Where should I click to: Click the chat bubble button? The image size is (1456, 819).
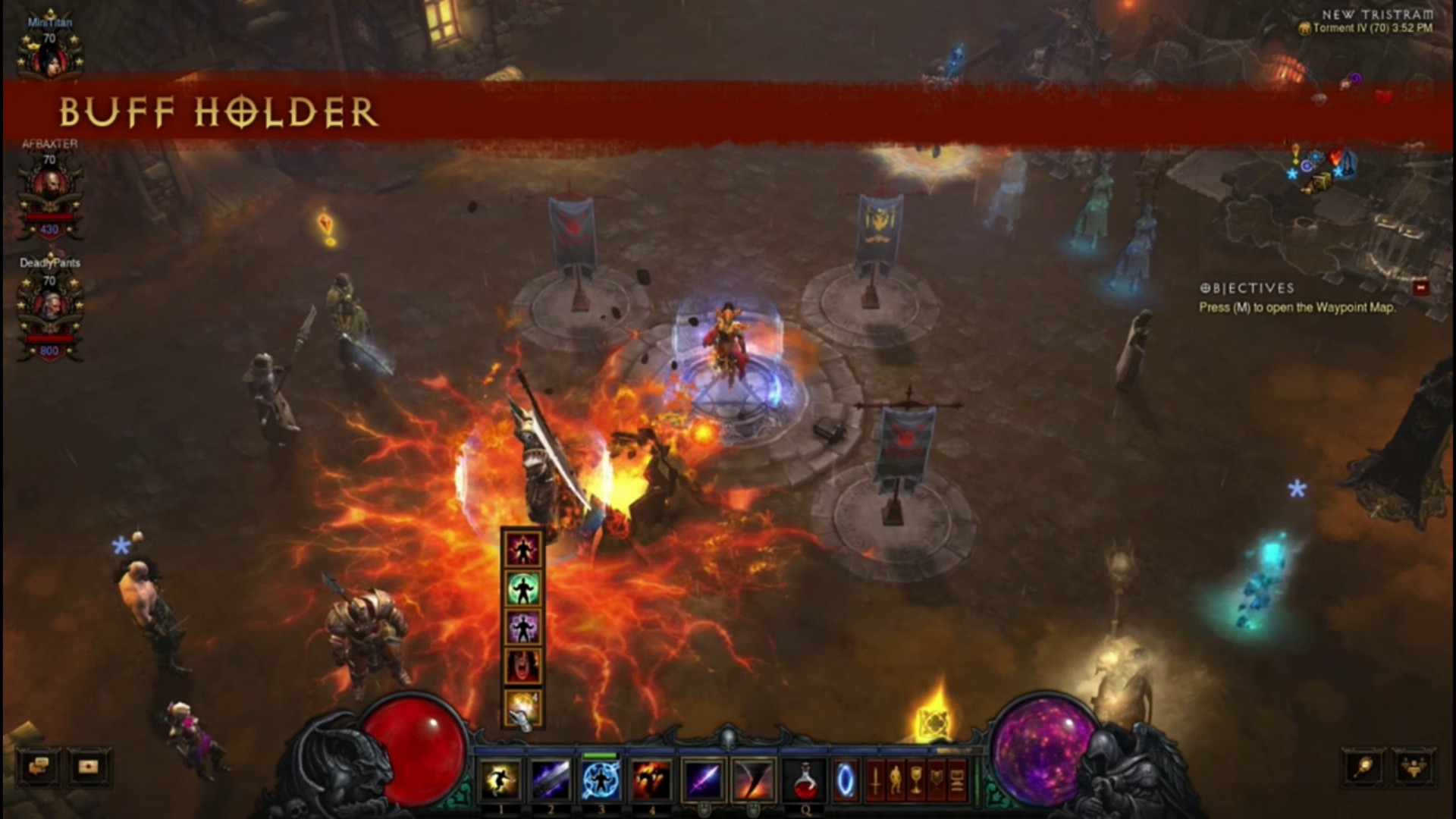tap(39, 767)
